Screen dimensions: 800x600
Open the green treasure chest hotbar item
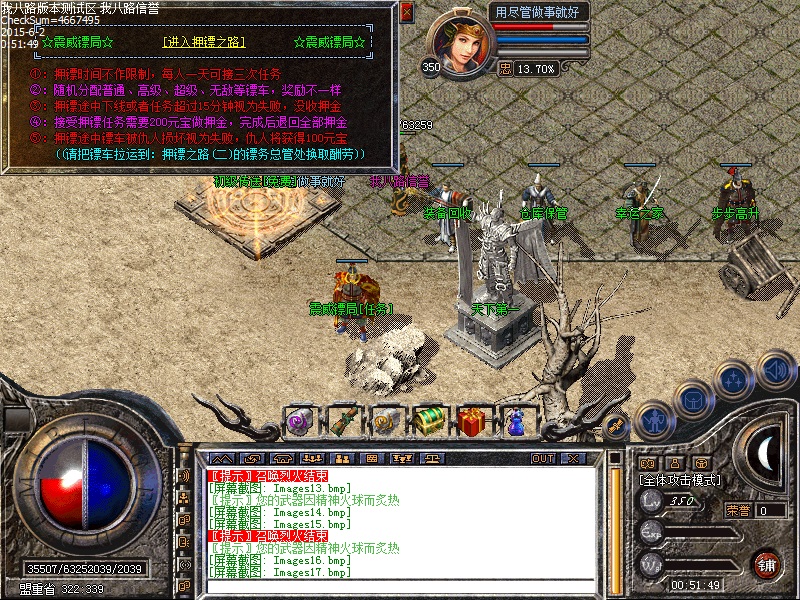pos(430,420)
